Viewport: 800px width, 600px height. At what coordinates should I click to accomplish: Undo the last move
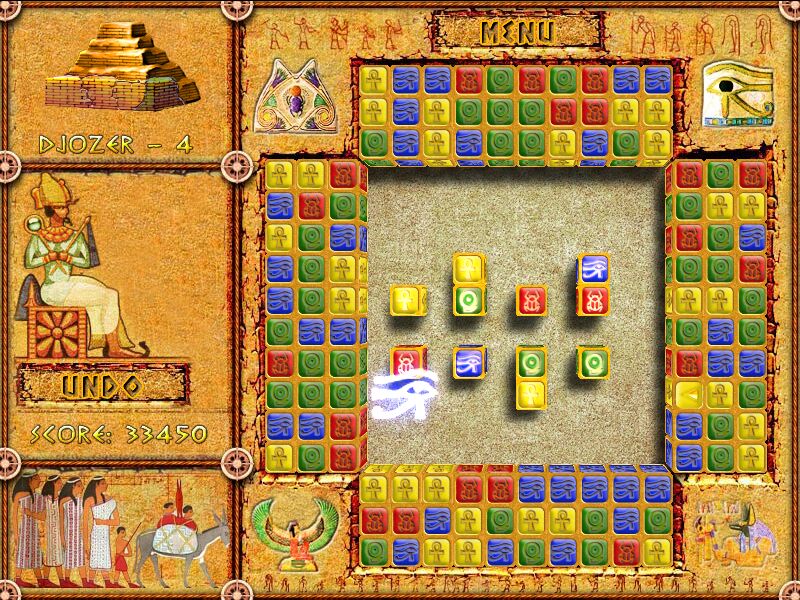(x=102, y=386)
